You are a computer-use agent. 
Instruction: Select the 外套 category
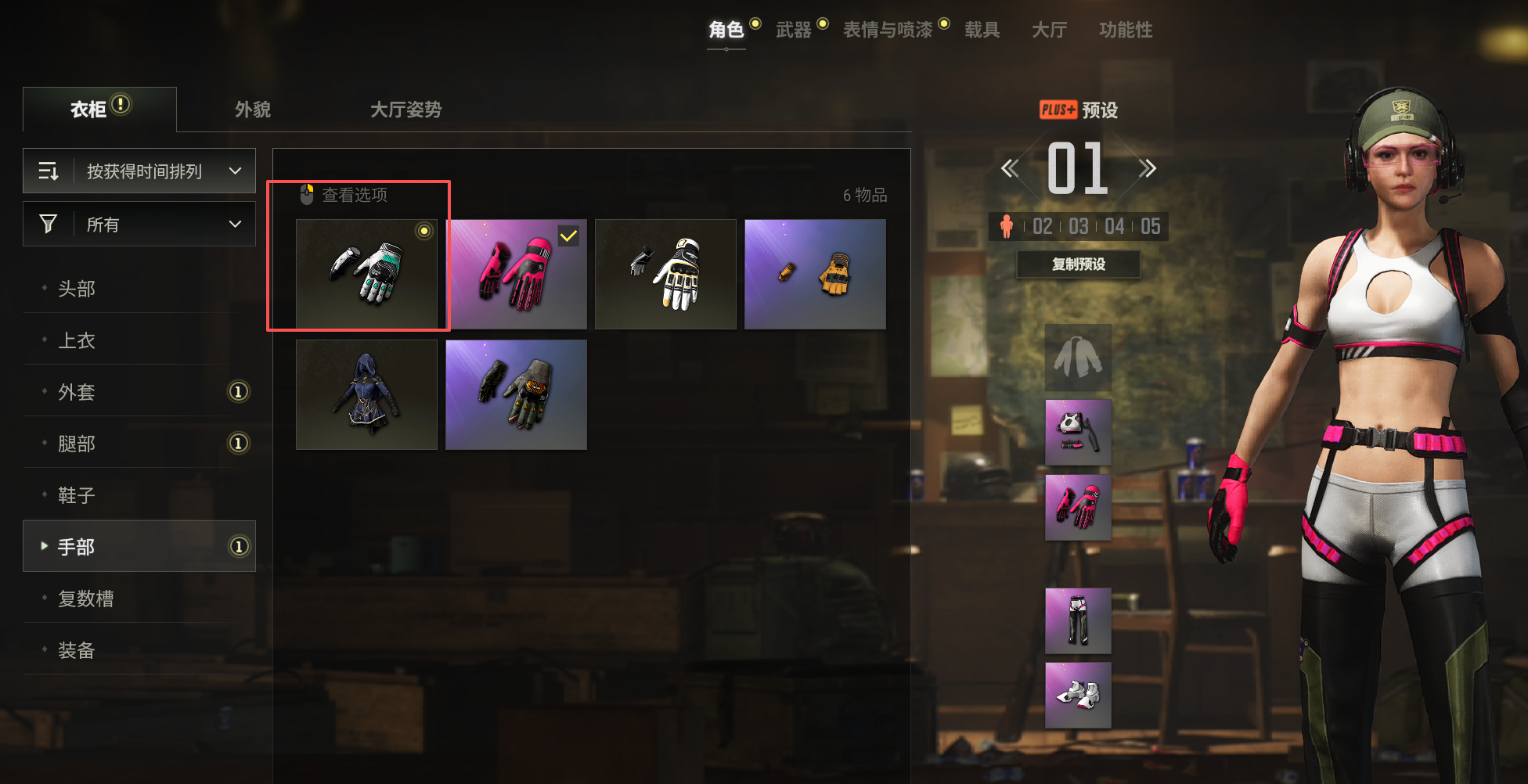77,392
